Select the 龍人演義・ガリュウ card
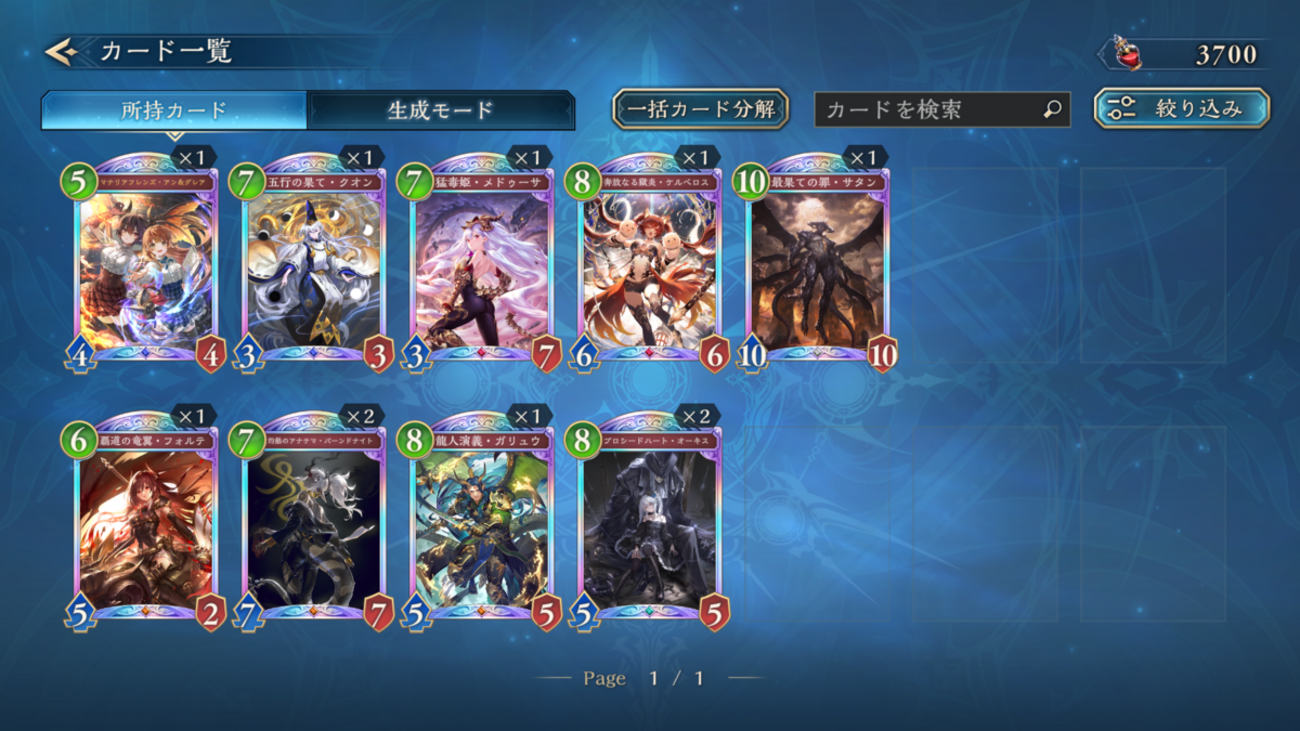 pyautogui.click(x=483, y=523)
